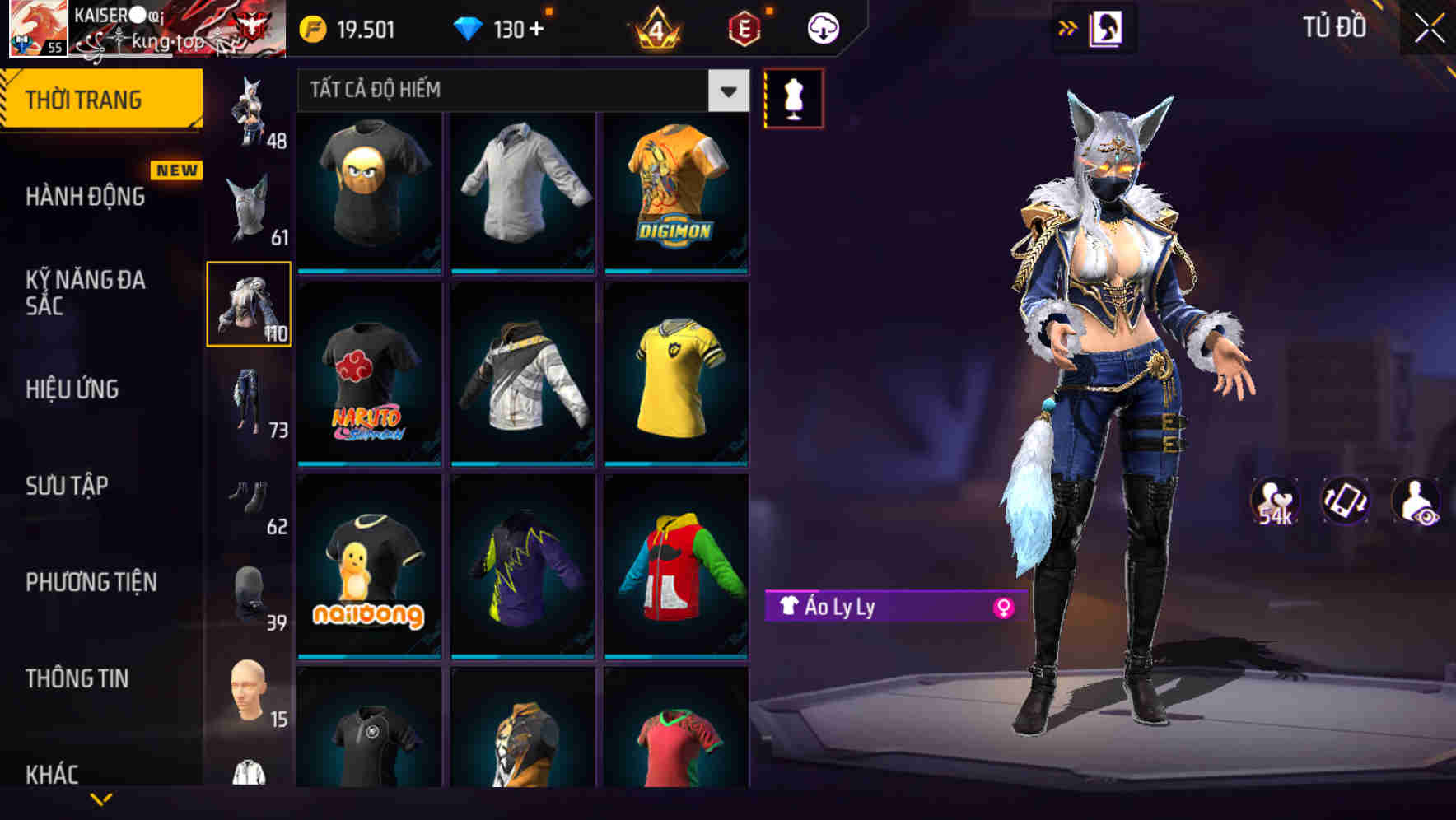Select the rank crown level 4 icon
Image resolution: width=1456 pixels, height=820 pixels.
[653, 27]
